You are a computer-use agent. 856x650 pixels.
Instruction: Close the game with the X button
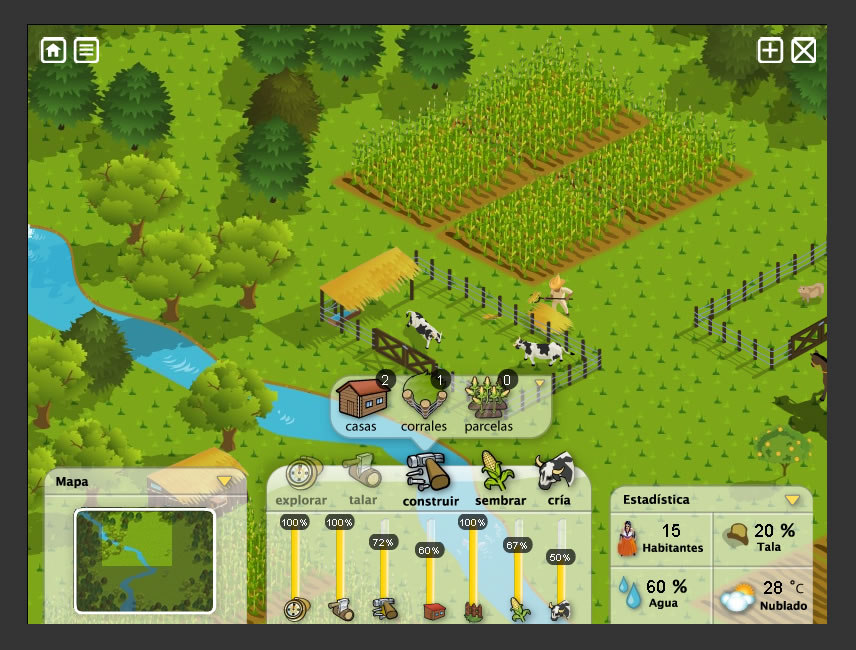coord(804,50)
